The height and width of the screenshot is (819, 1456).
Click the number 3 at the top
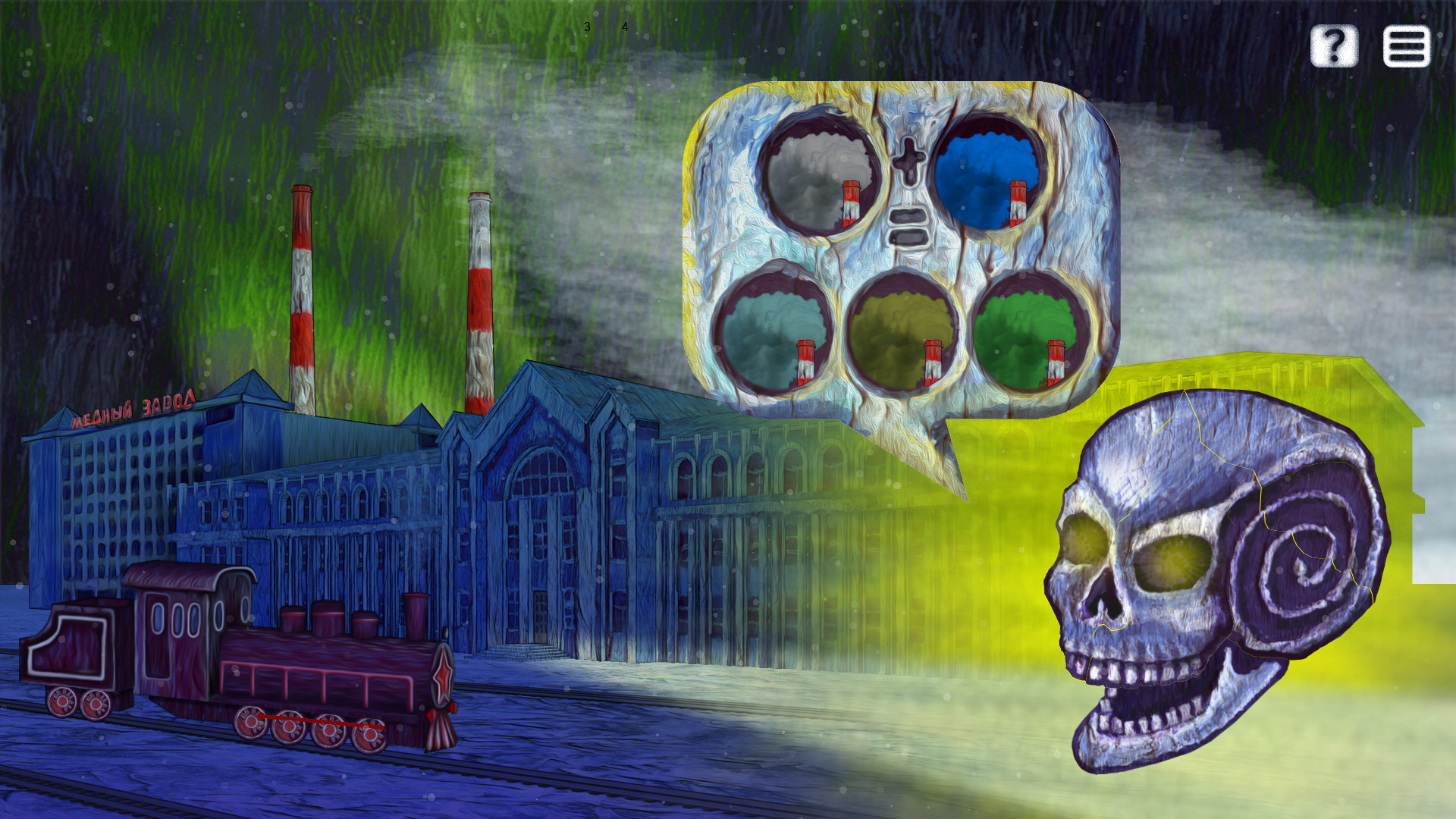click(587, 27)
